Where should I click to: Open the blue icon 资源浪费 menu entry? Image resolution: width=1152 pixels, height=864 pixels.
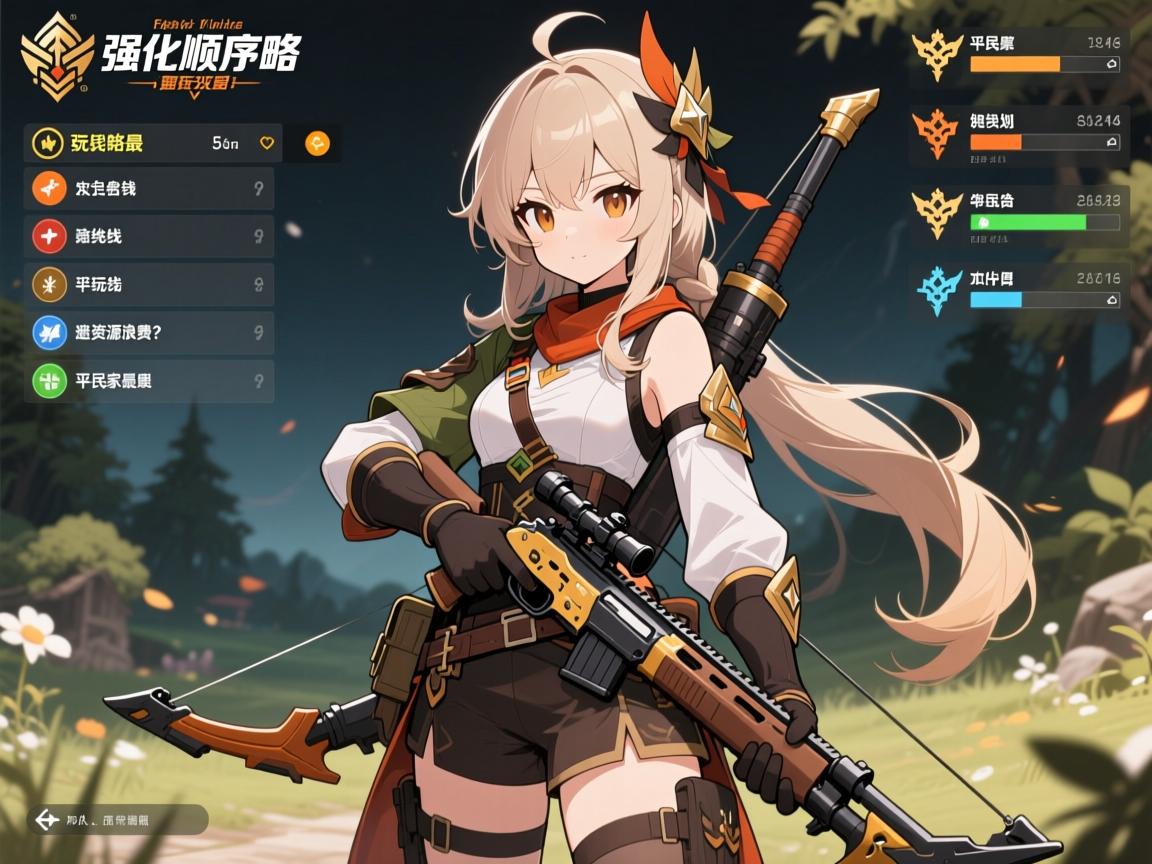150,332
